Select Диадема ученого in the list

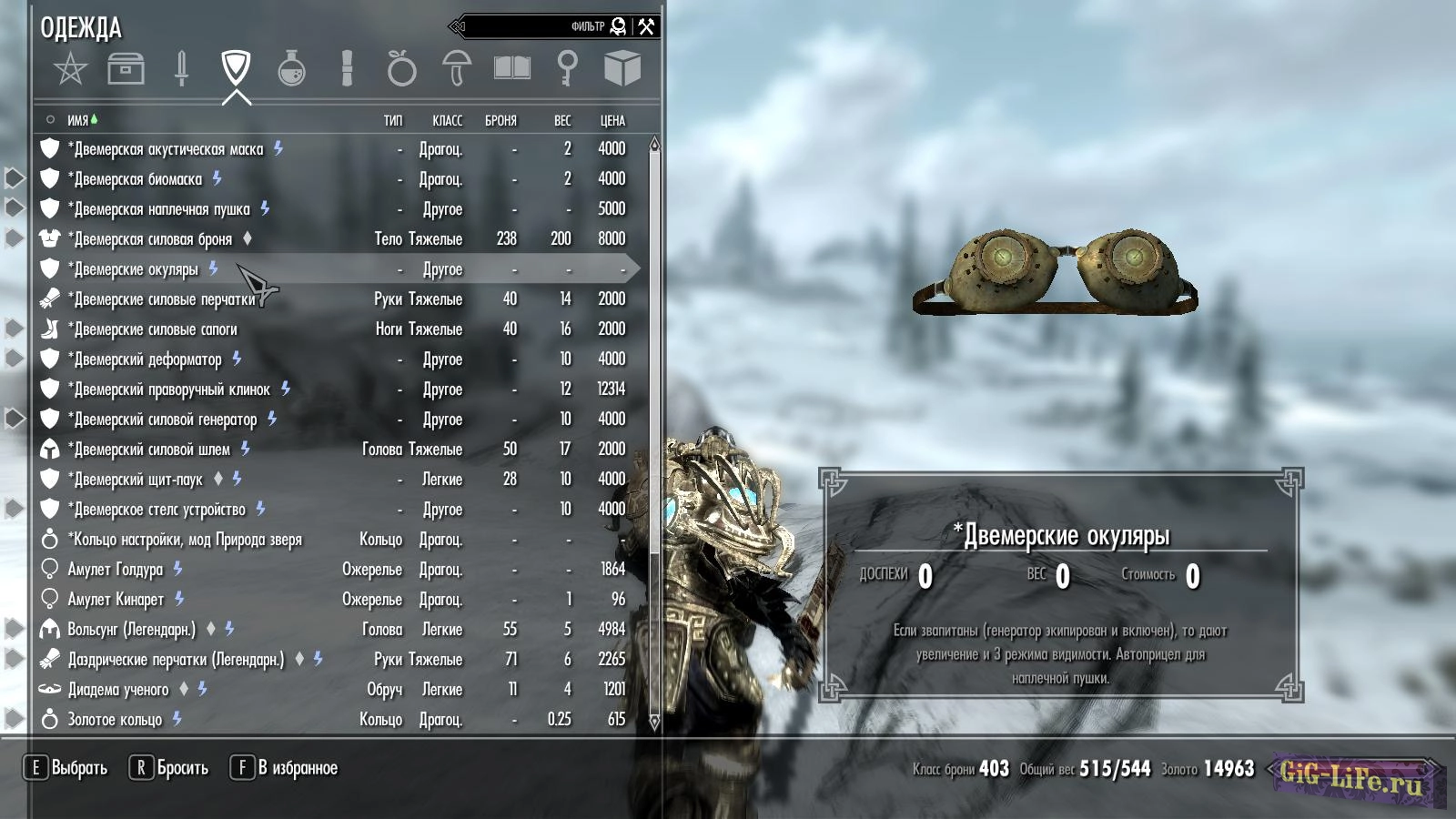point(118,690)
